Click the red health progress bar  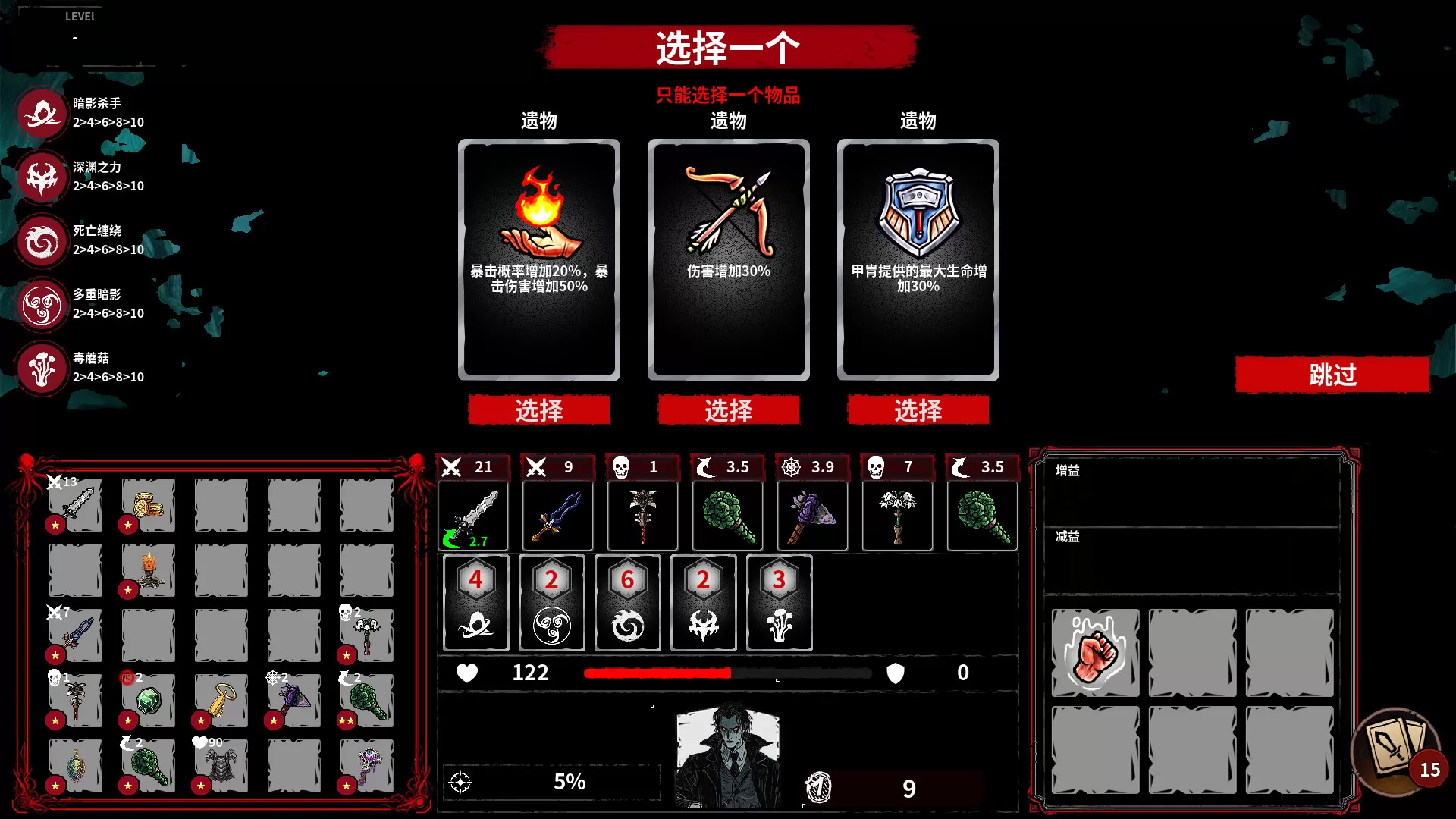(x=656, y=673)
